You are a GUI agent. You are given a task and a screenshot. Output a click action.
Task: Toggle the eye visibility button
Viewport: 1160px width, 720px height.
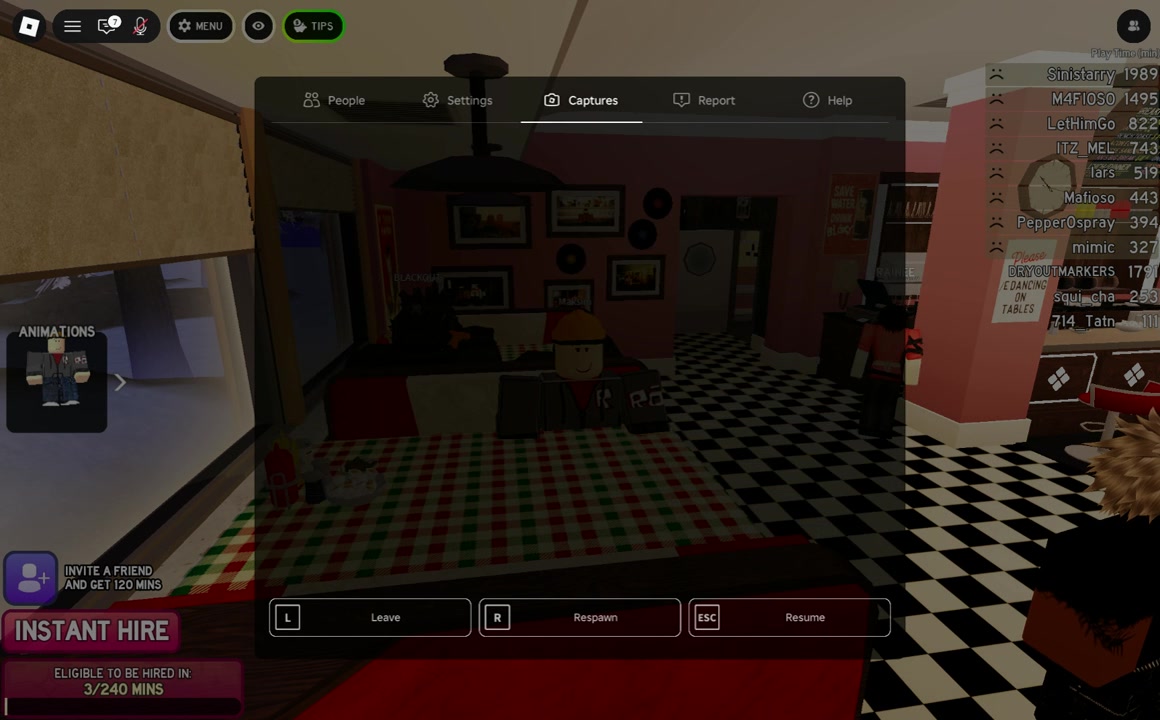pyautogui.click(x=258, y=26)
